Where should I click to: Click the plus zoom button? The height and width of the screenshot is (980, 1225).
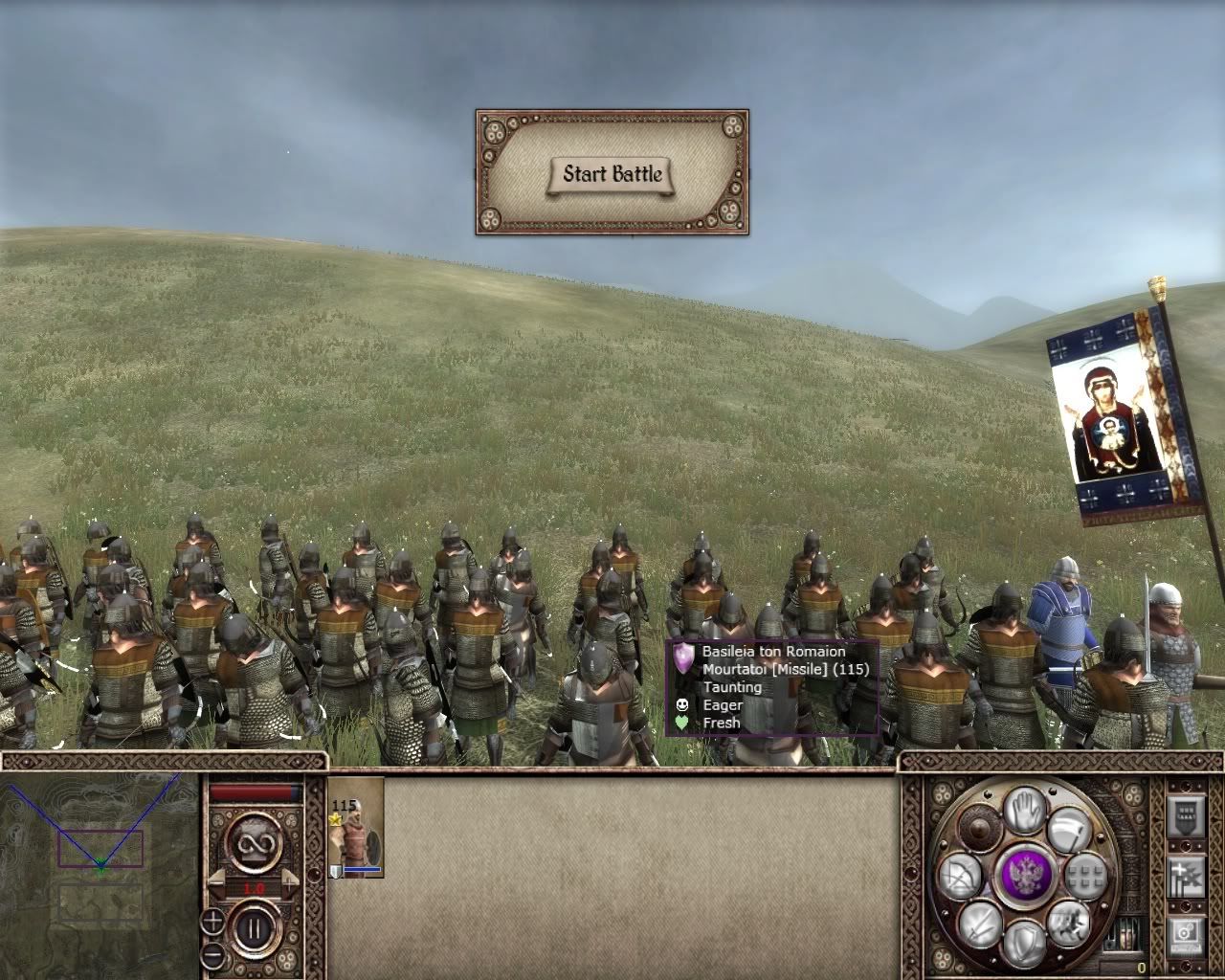click(212, 922)
